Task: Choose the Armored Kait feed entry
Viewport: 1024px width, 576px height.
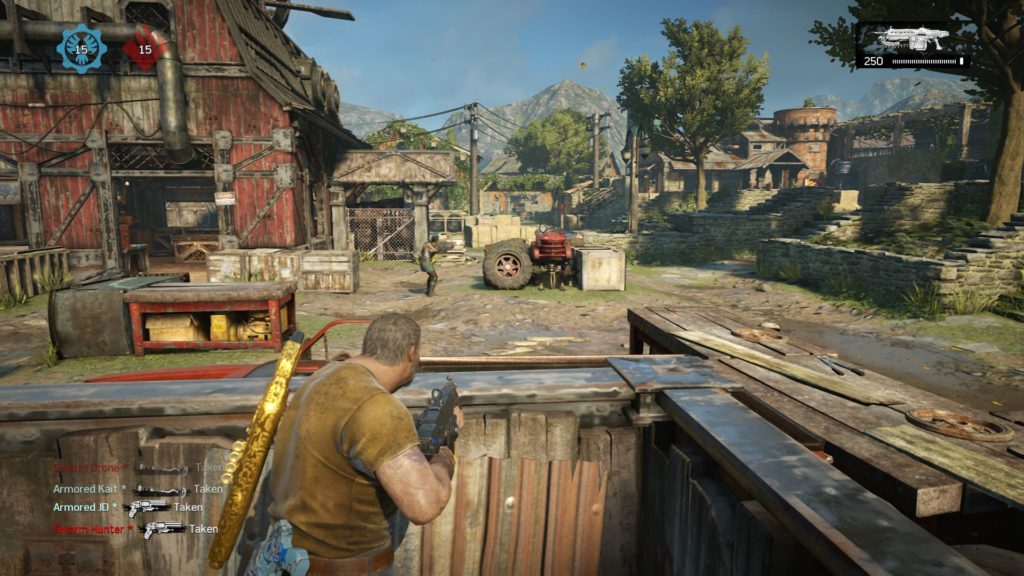Action: (137, 489)
